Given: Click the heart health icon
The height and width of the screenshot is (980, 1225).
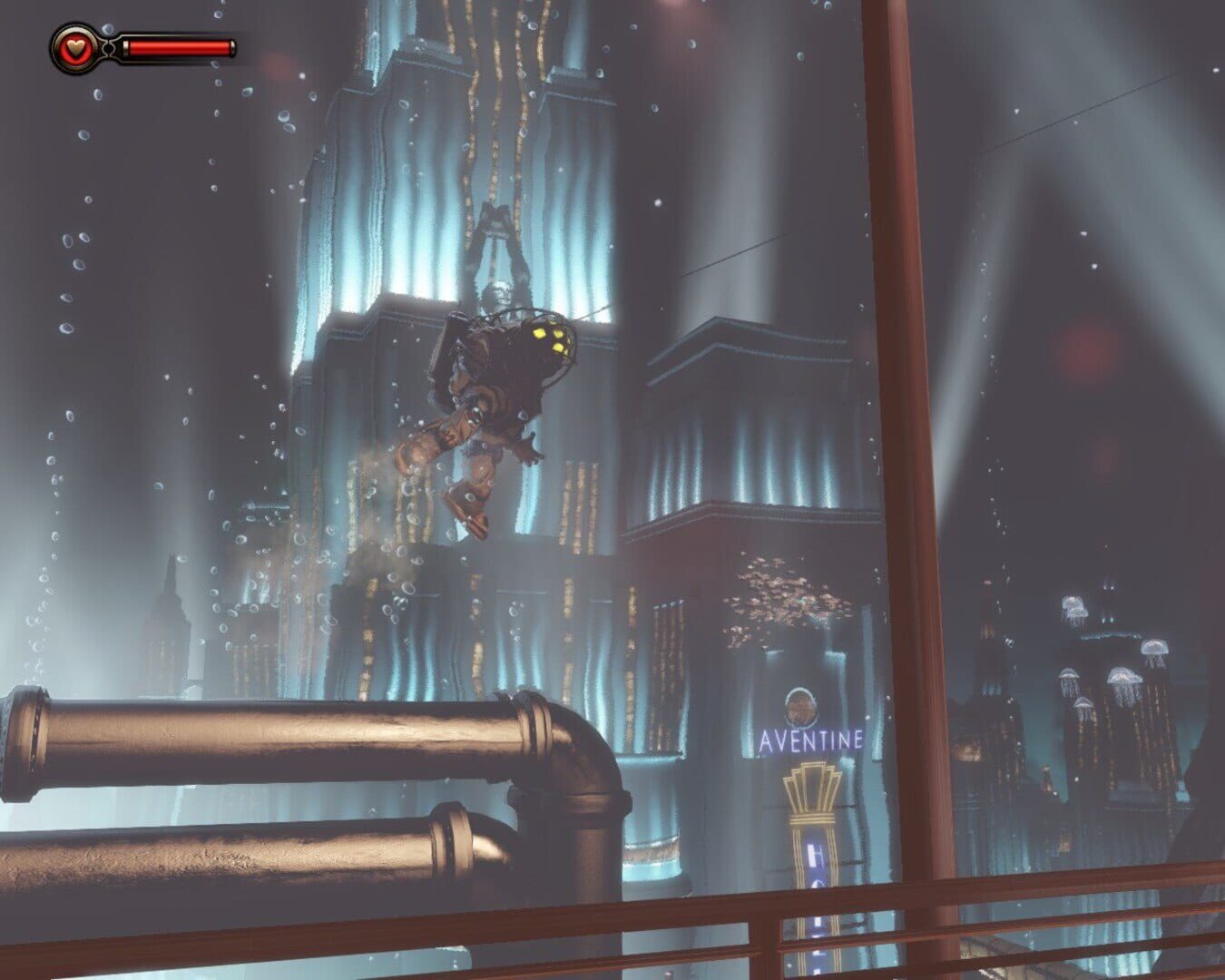Looking at the screenshot, I should [x=75, y=47].
